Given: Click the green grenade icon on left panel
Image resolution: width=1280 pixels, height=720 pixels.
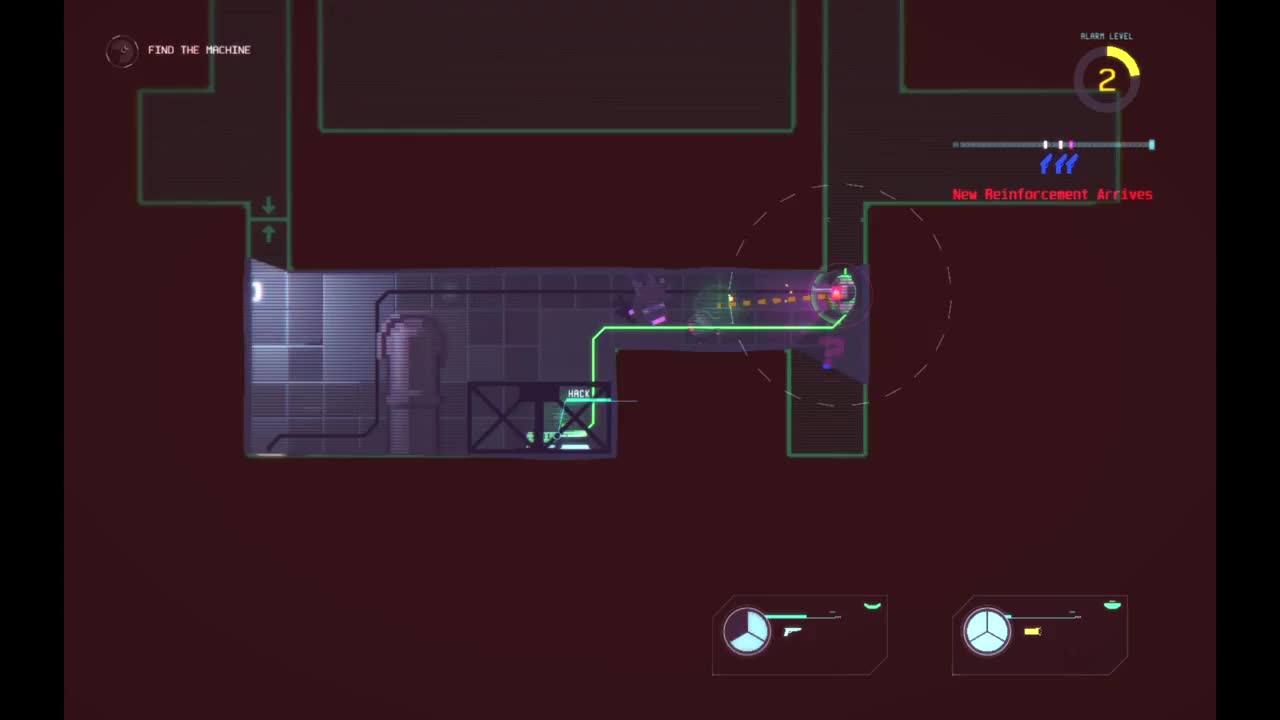Looking at the screenshot, I should [872, 605].
